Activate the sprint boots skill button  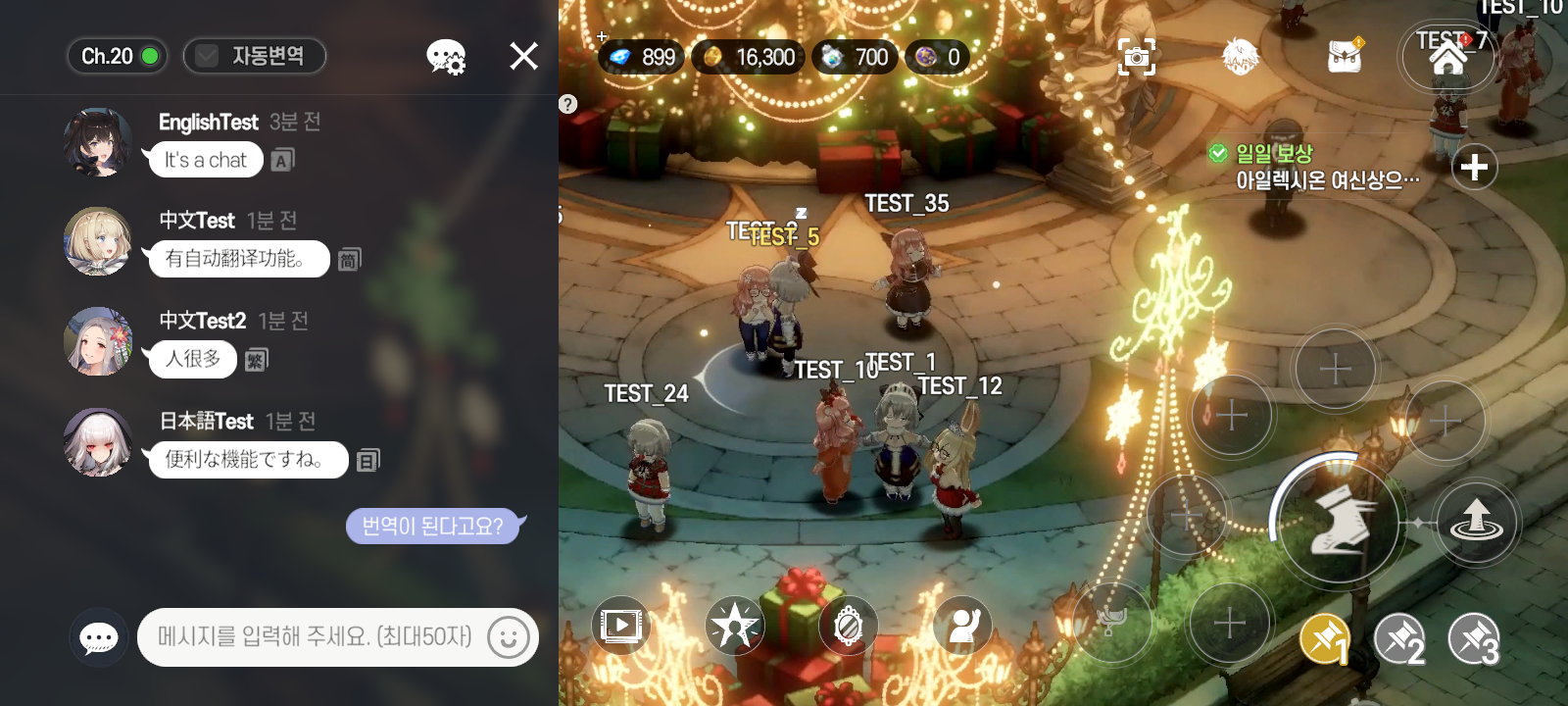(1337, 523)
